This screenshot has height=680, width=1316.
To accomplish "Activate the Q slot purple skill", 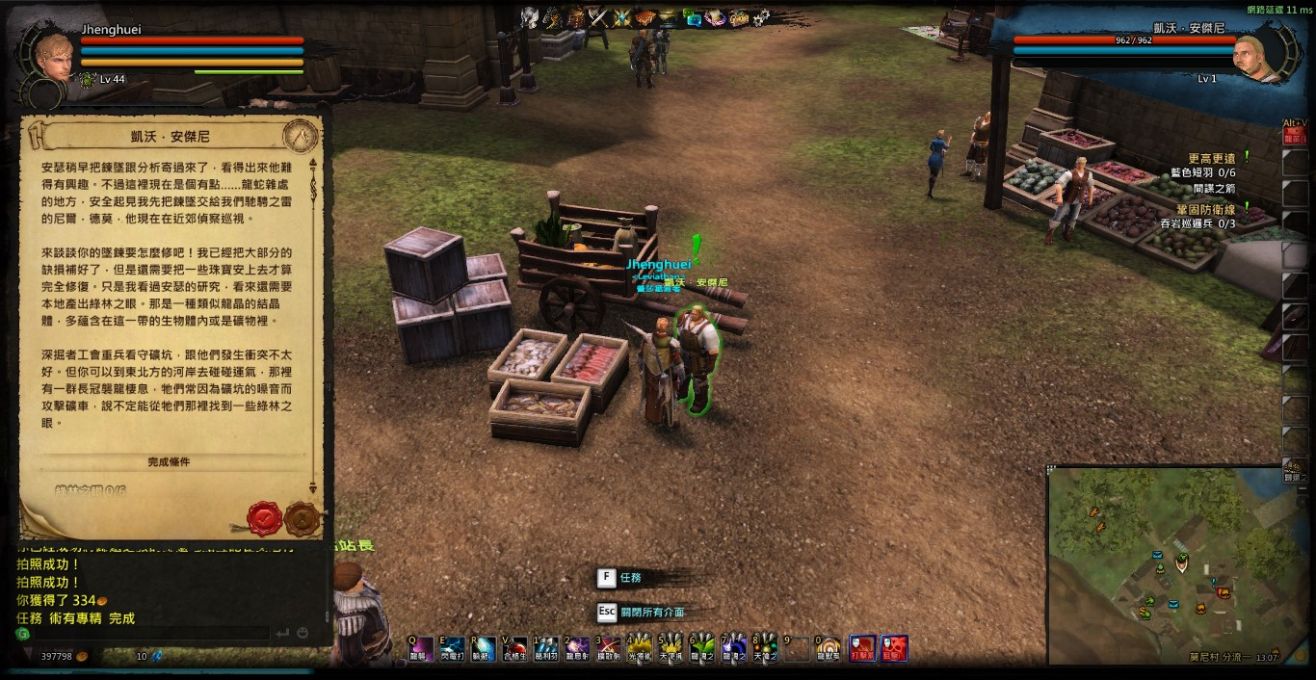I will (x=421, y=649).
